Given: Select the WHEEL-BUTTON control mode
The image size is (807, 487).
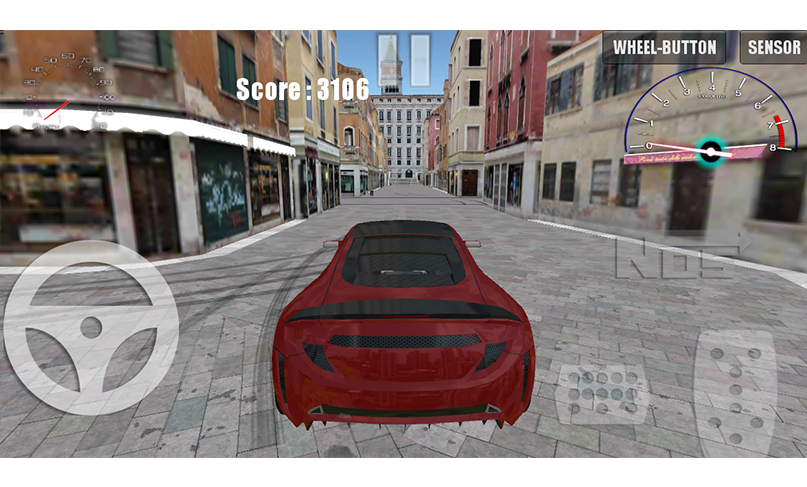Looking at the screenshot, I should (x=664, y=47).
